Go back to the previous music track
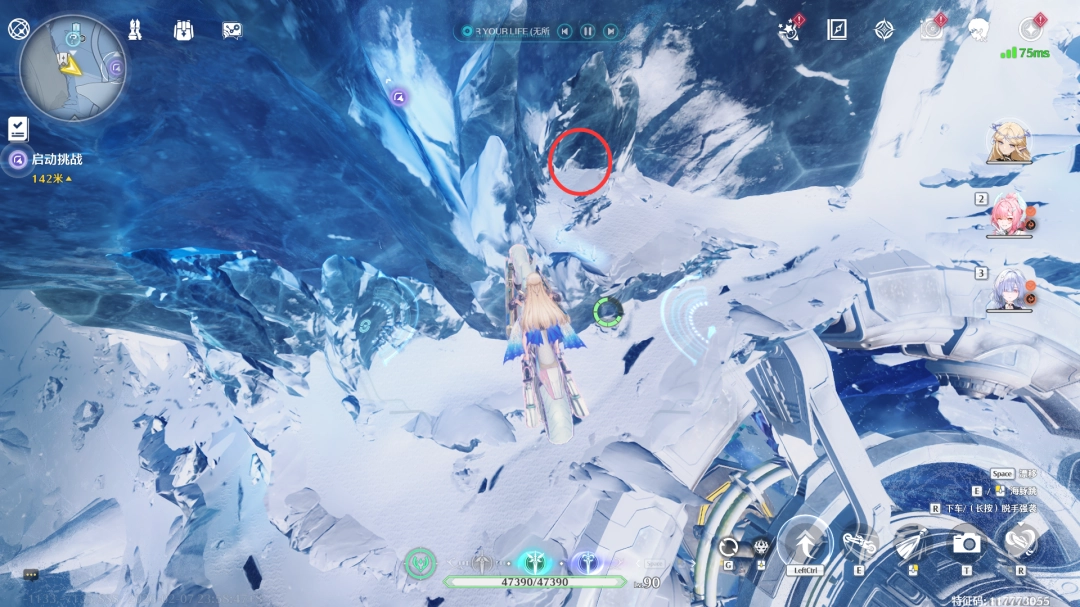1080x607 pixels. [565, 32]
